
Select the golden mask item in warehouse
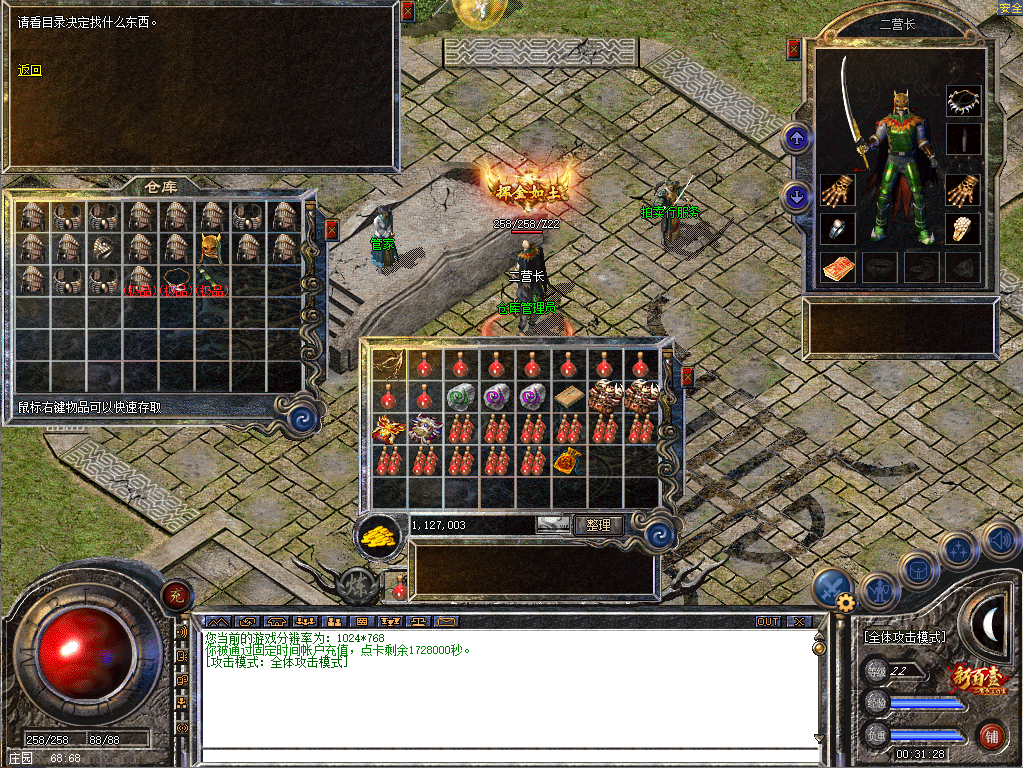pyautogui.click(x=210, y=246)
